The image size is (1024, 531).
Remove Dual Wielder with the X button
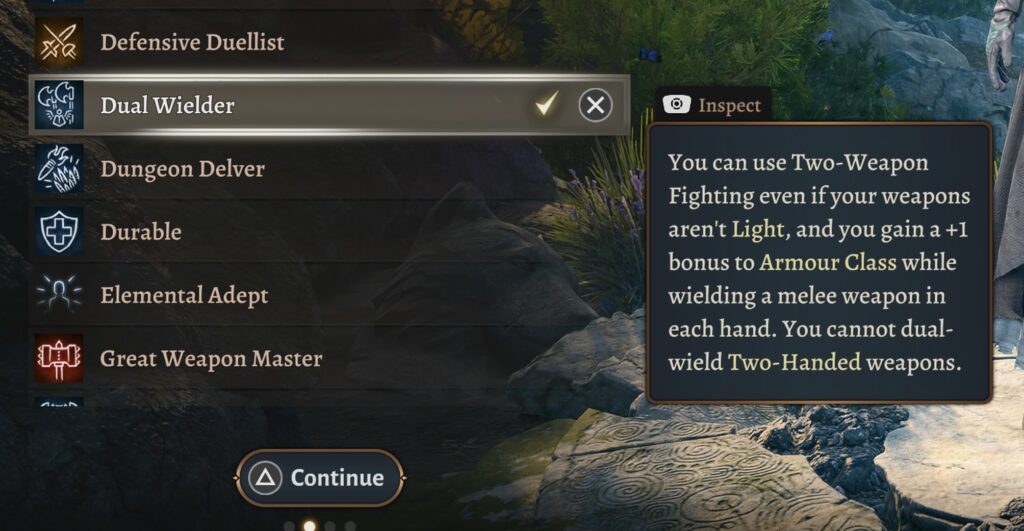coord(595,105)
